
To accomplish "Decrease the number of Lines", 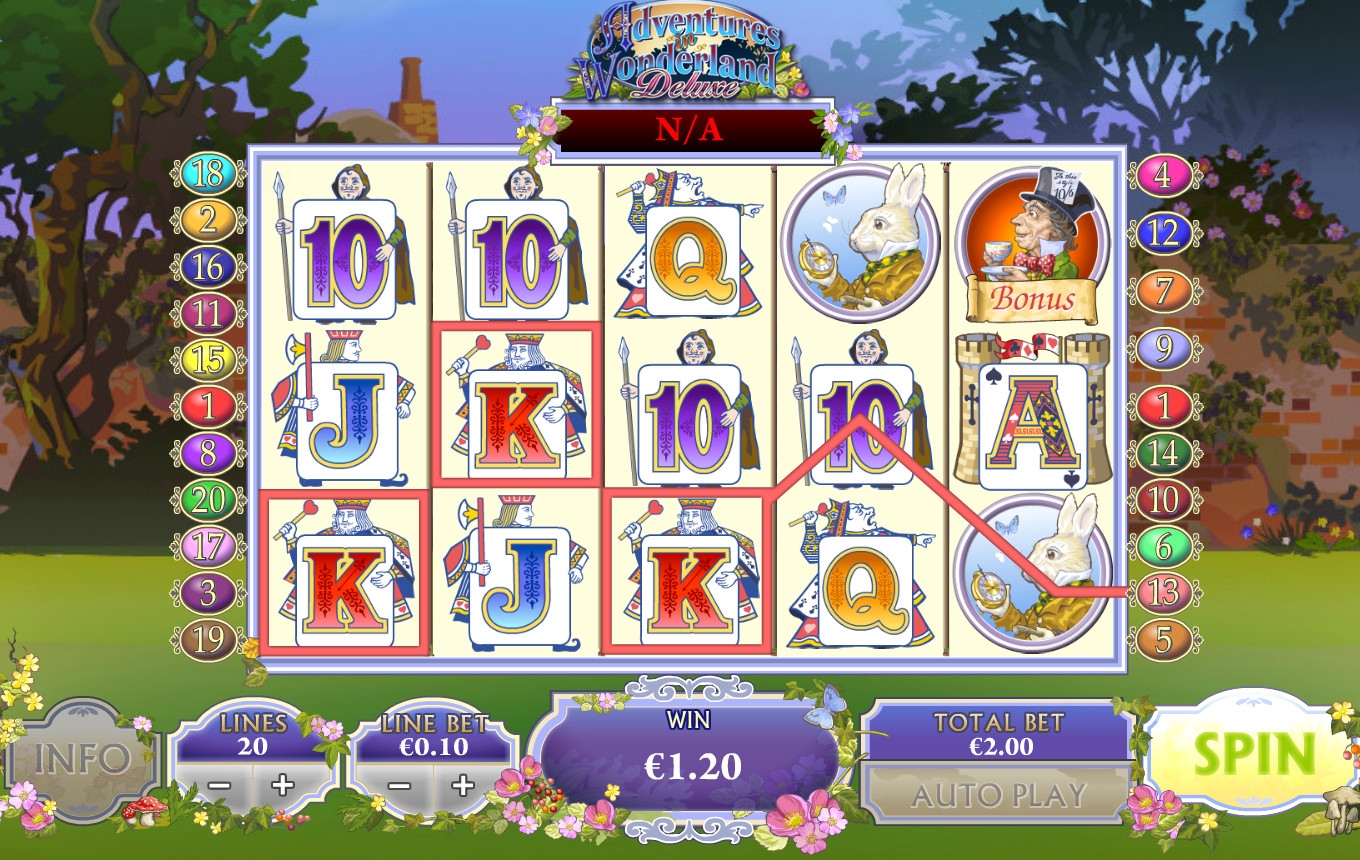I will click(x=219, y=785).
